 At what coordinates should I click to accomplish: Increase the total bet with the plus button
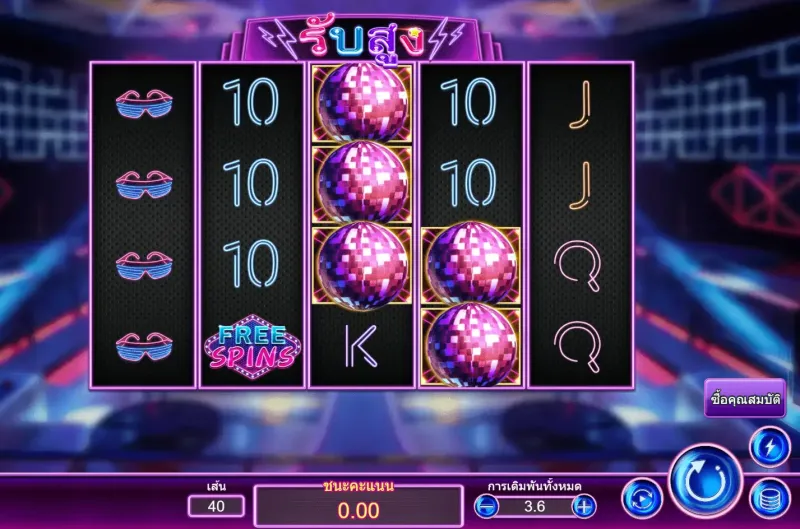[x=584, y=506]
